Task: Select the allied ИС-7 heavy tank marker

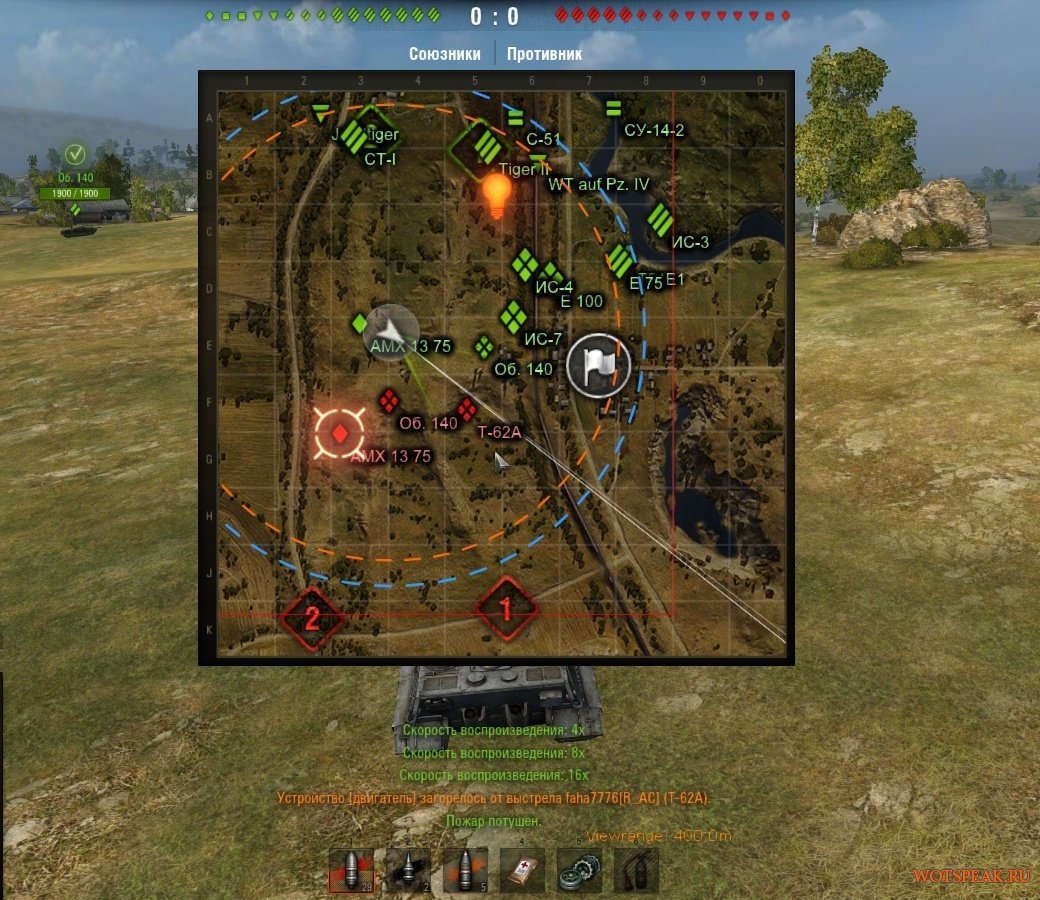Action: pos(513,317)
